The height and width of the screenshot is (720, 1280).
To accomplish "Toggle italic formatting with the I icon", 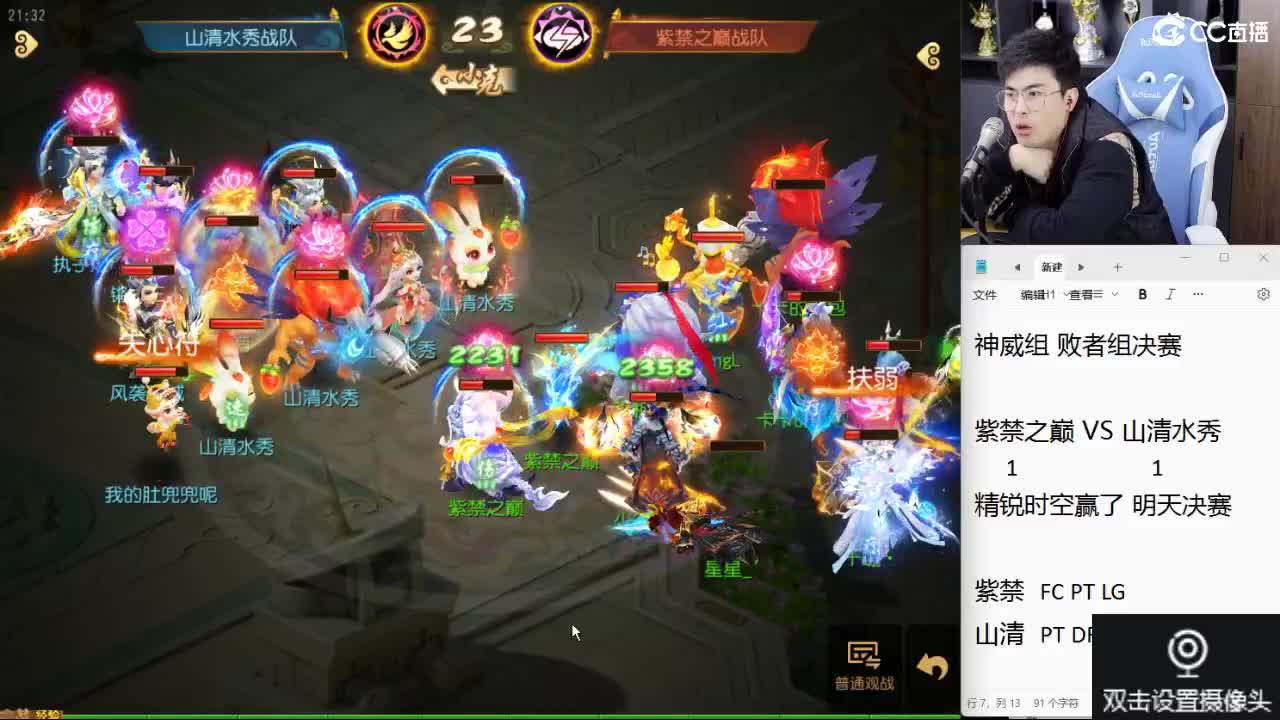I will click(x=1168, y=294).
